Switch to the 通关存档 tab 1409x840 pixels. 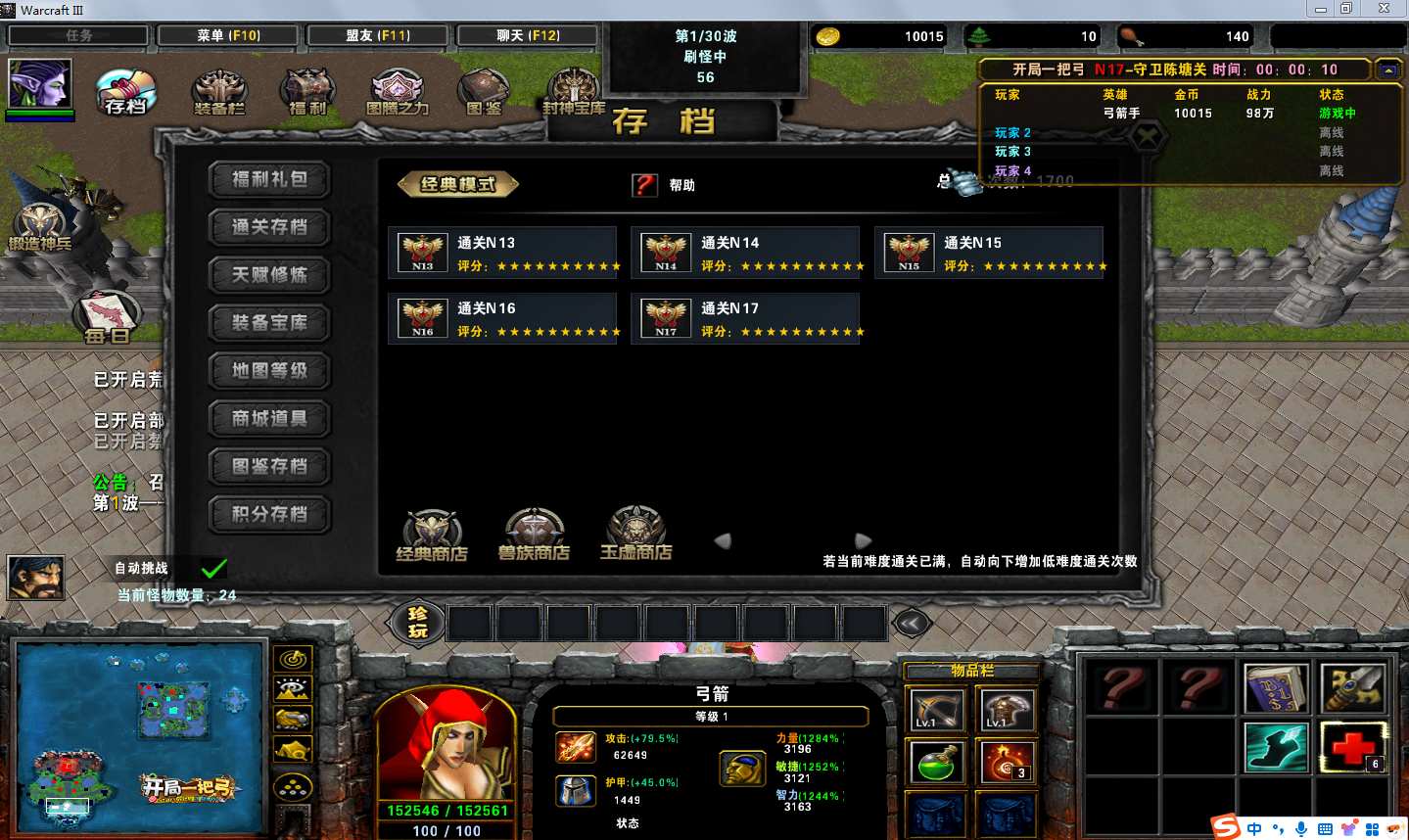(x=269, y=227)
